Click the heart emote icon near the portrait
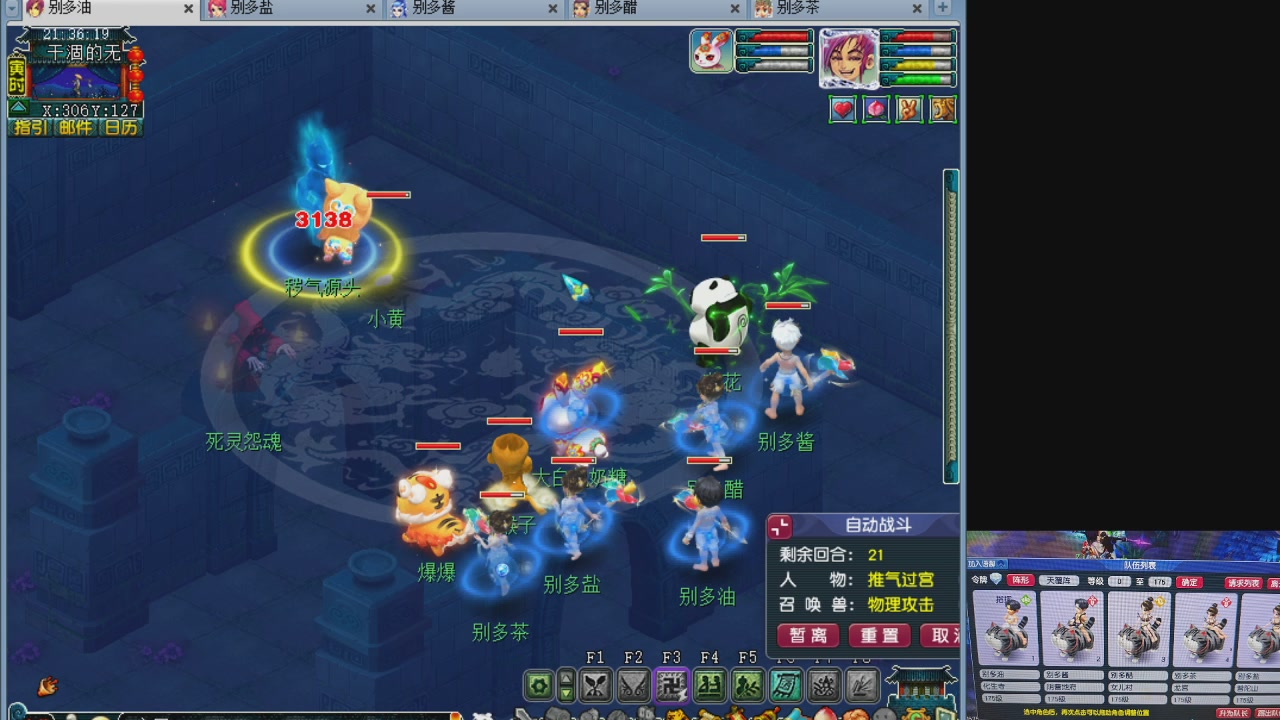The width and height of the screenshot is (1280, 720). point(842,109)
